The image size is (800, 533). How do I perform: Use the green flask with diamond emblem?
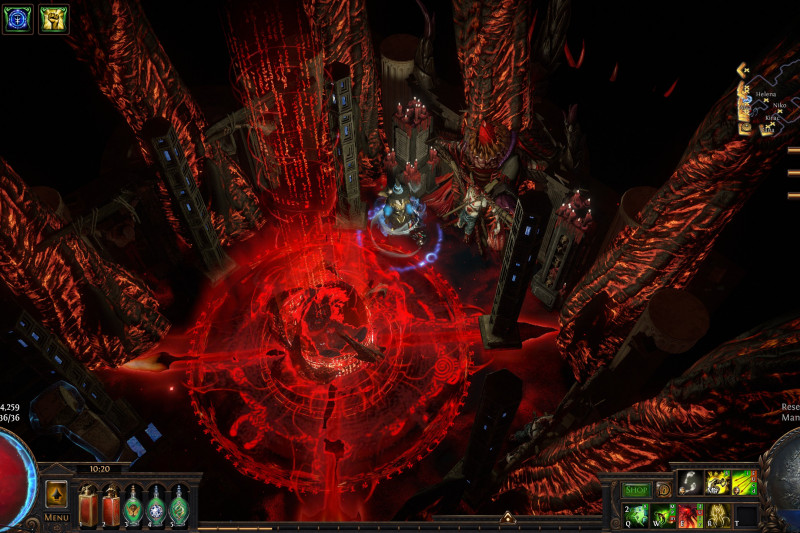click(155, 503)
